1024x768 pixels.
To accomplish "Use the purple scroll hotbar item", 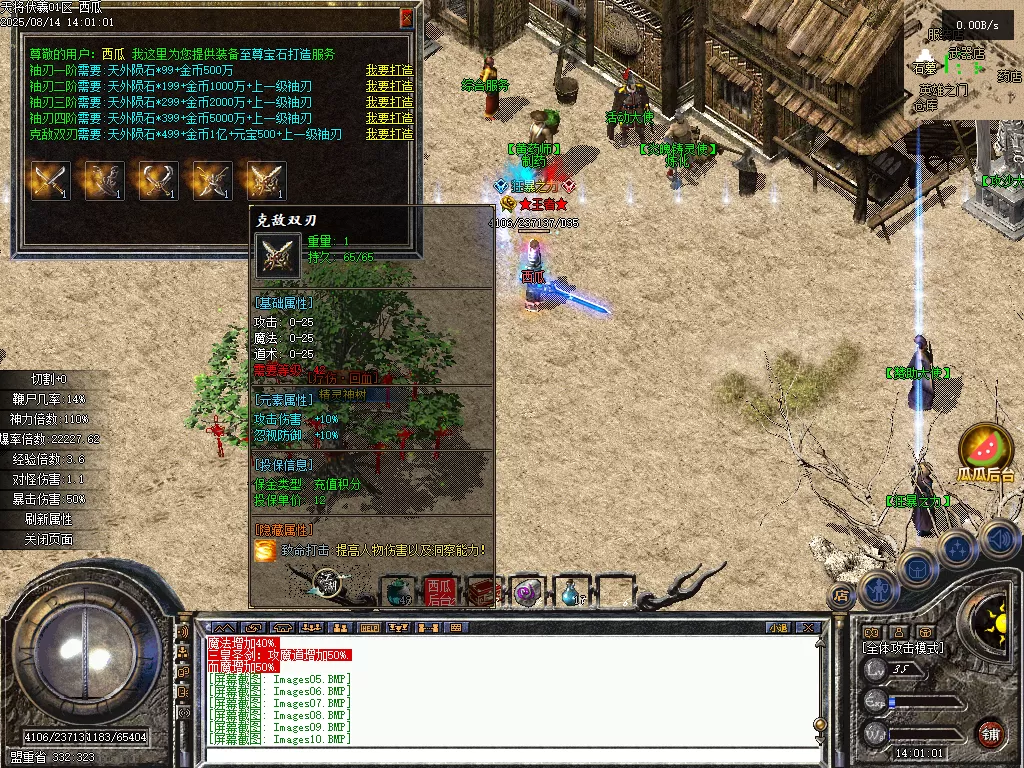I will point(526,592).
